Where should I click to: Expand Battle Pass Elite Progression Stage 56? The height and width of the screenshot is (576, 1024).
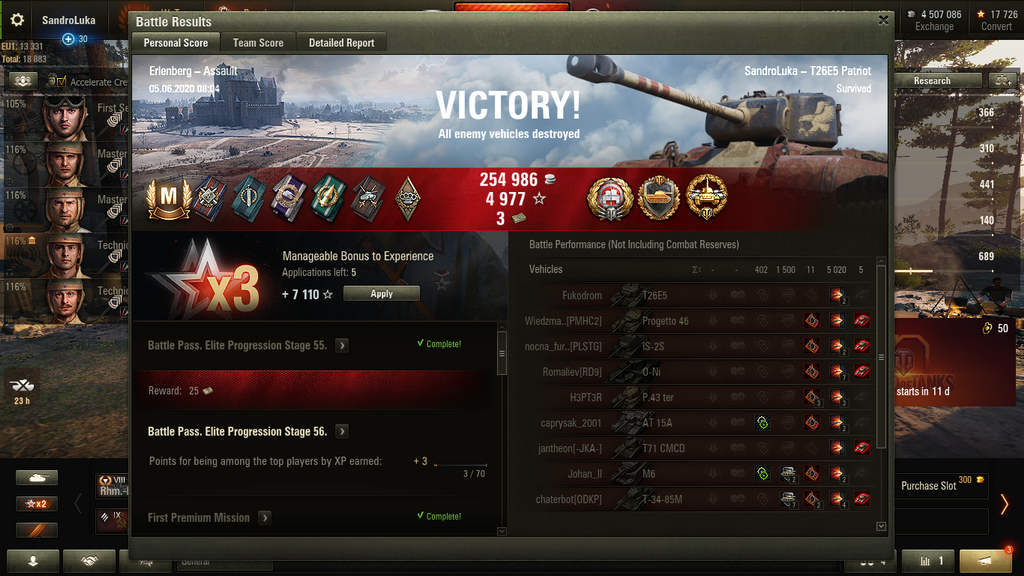tap(342, 432)
